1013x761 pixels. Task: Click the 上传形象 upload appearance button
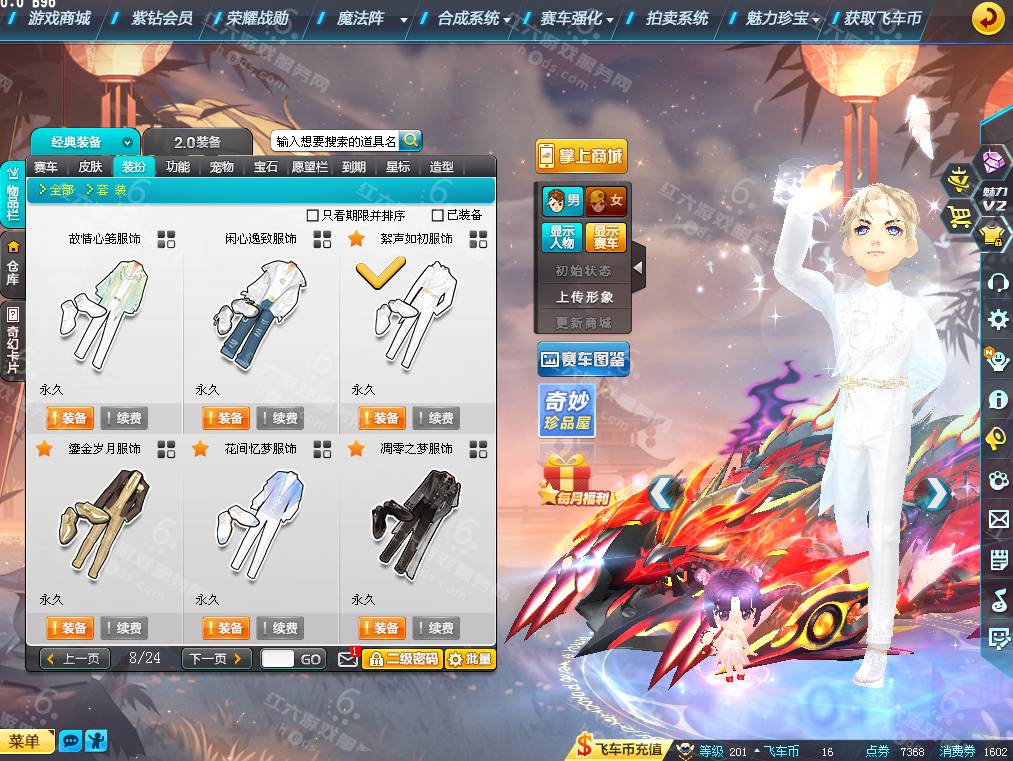click(x=584, y=297)
